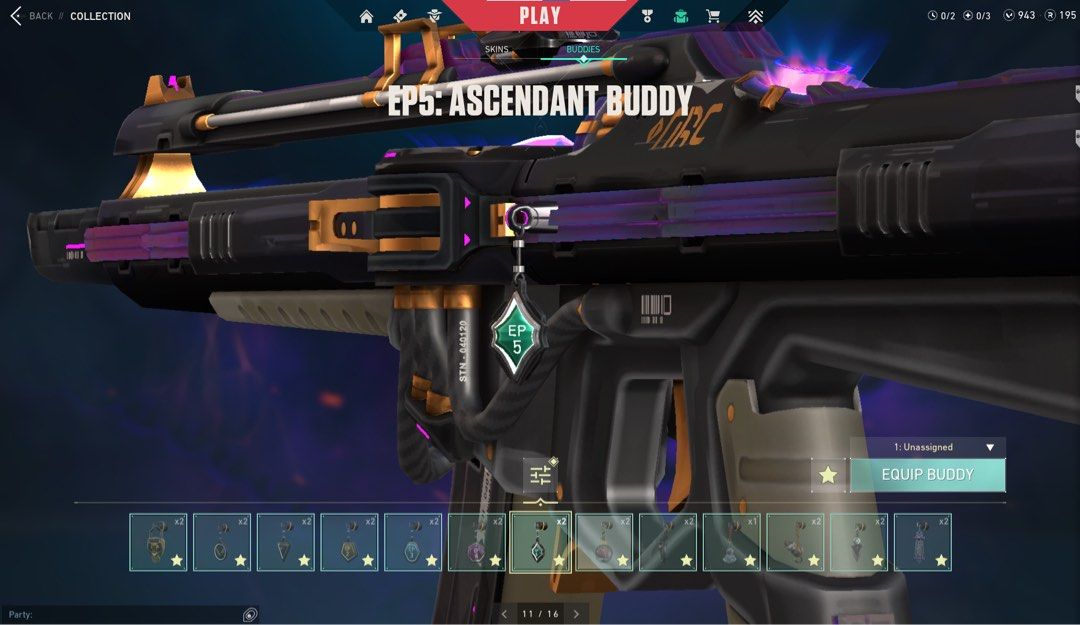Go back to the Collection screen
Image resolution: width=1080 pixels, height=625 pixels.
pyautogui.click(x=30, y=16)
